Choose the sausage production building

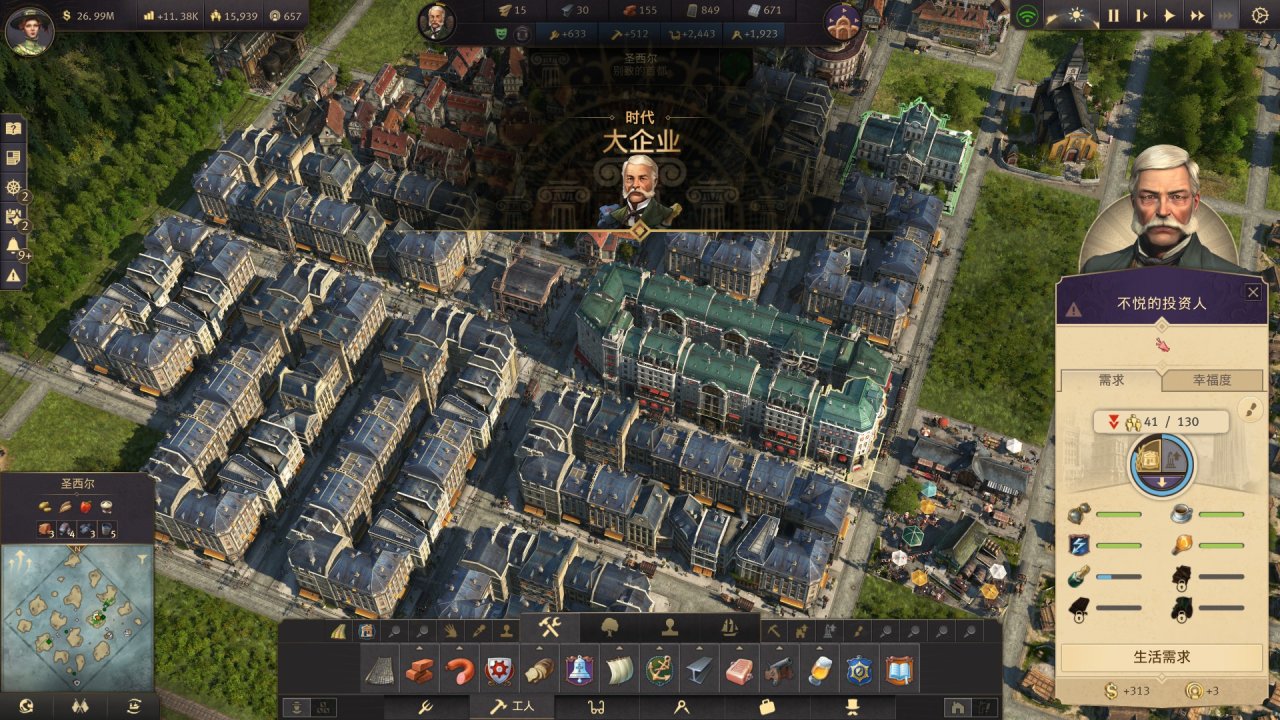(459, 670)
